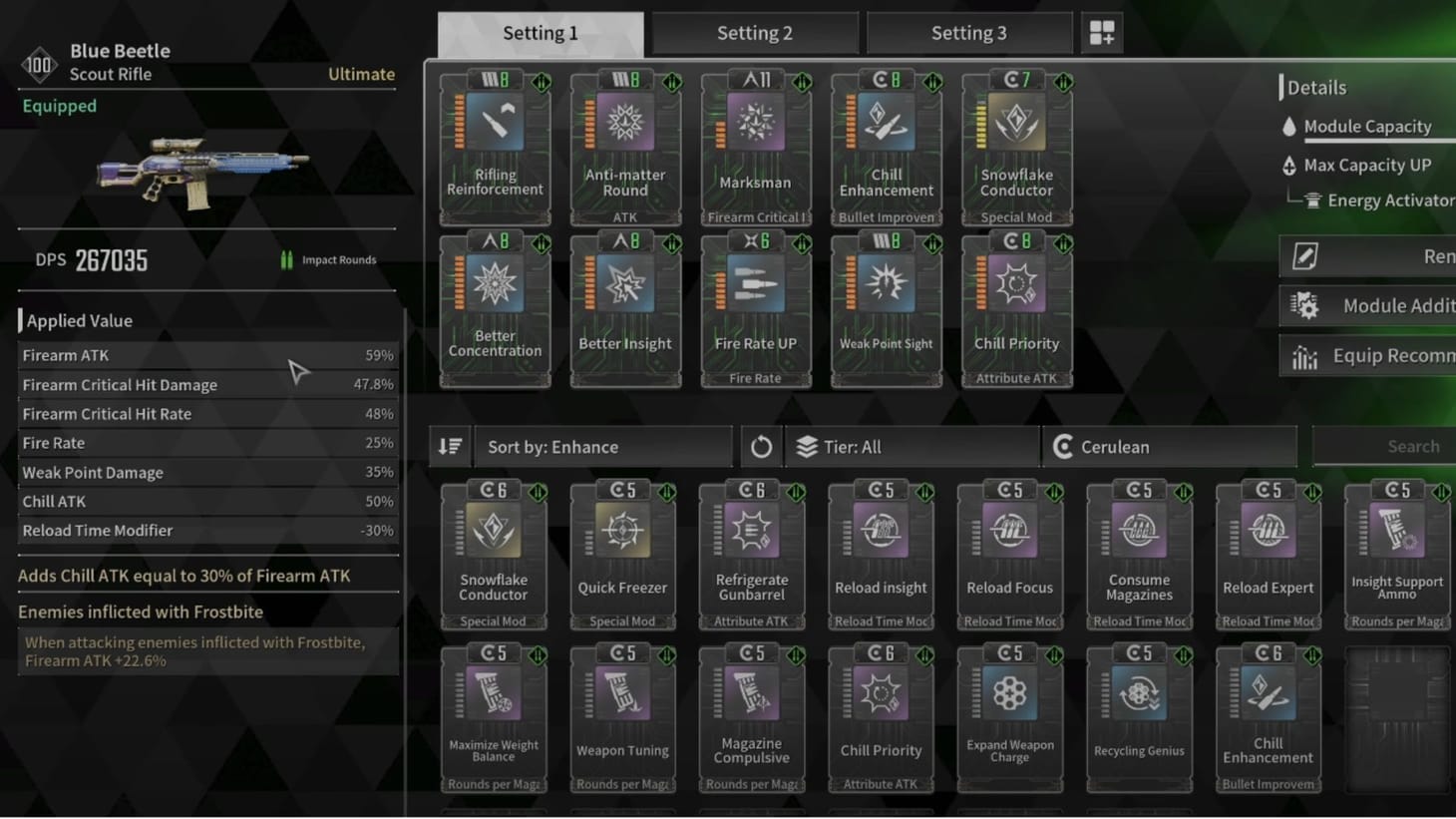Open the module preset grid icon beside Setting 3

(1102, 32)
